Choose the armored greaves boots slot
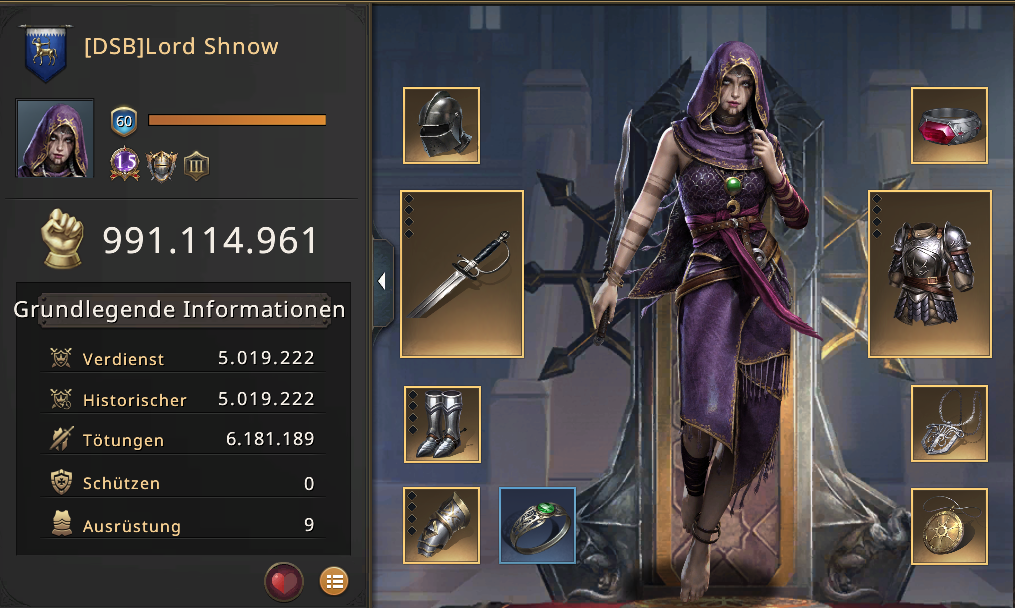 pyautogui.click(x=442, y=424)
